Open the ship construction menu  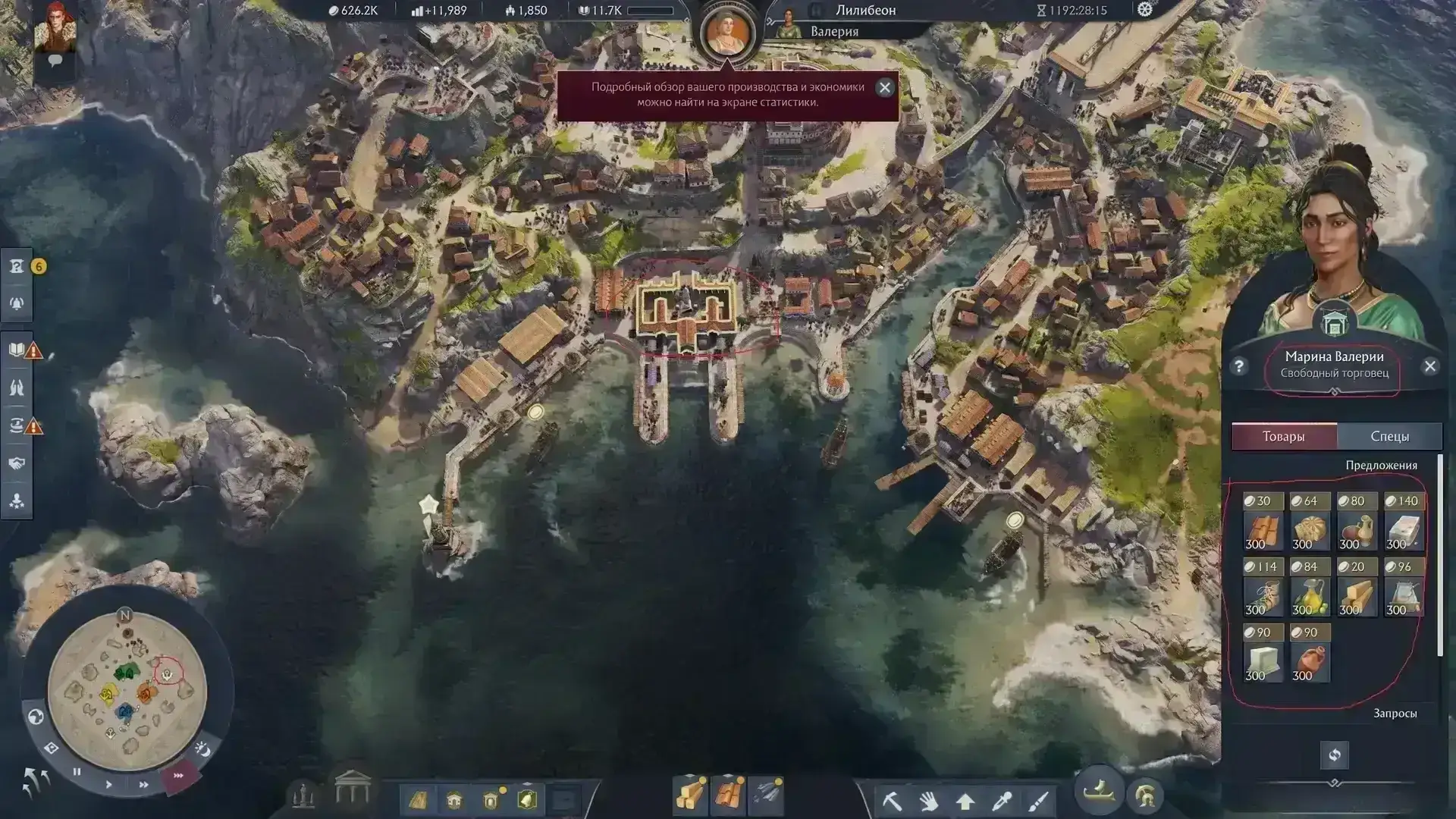[x=1099, y=792]
